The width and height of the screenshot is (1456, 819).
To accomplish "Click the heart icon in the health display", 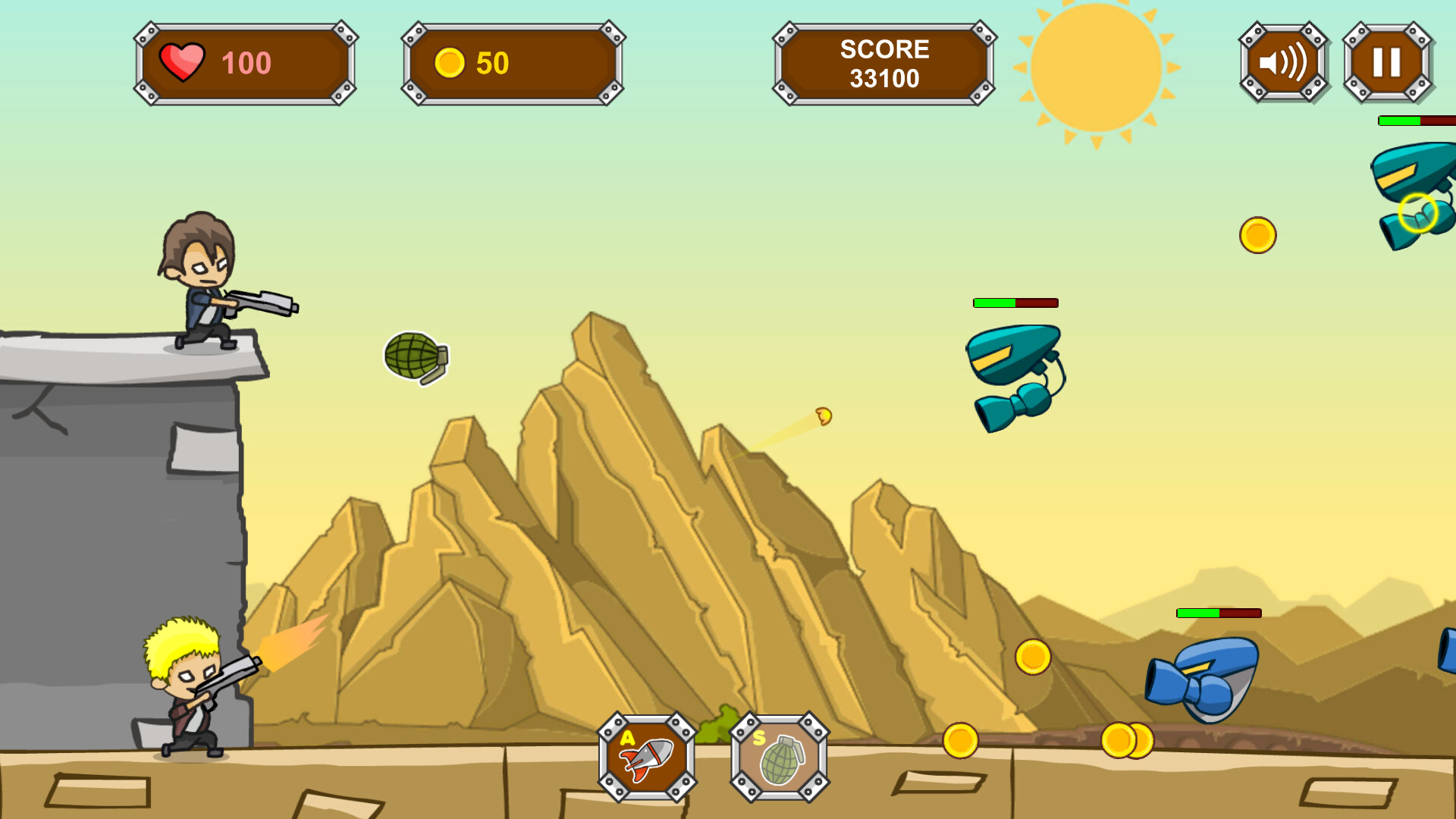I will (184, 61).
